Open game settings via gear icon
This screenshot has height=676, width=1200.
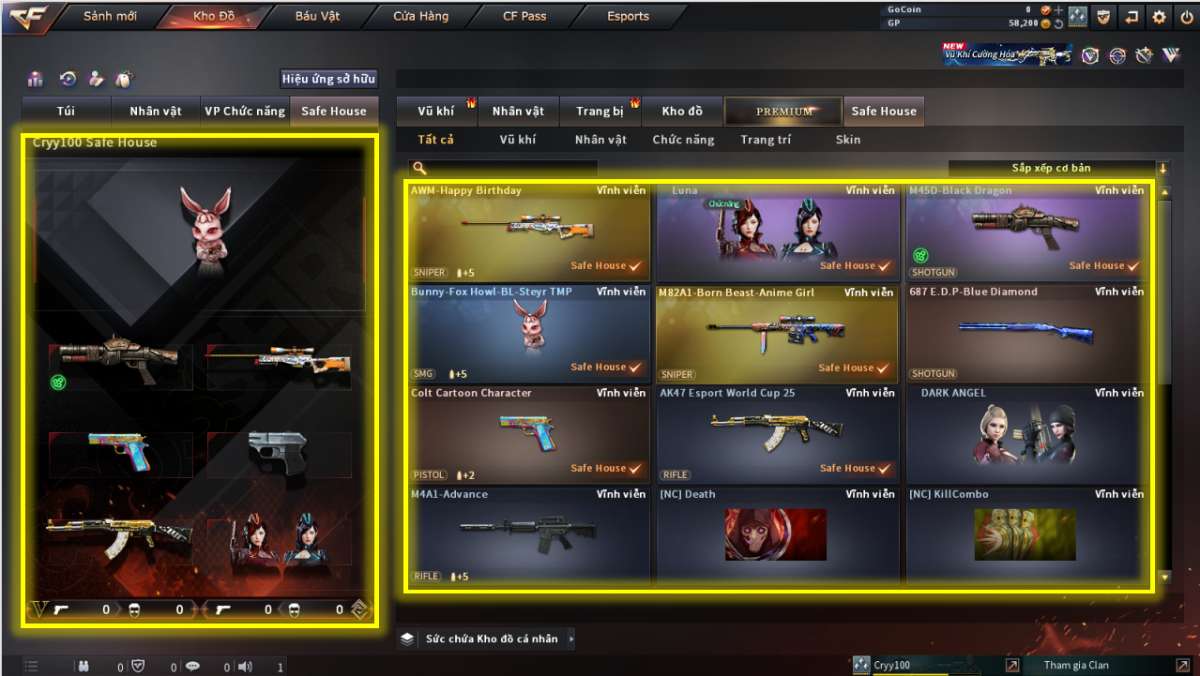tap(1159, 17)
